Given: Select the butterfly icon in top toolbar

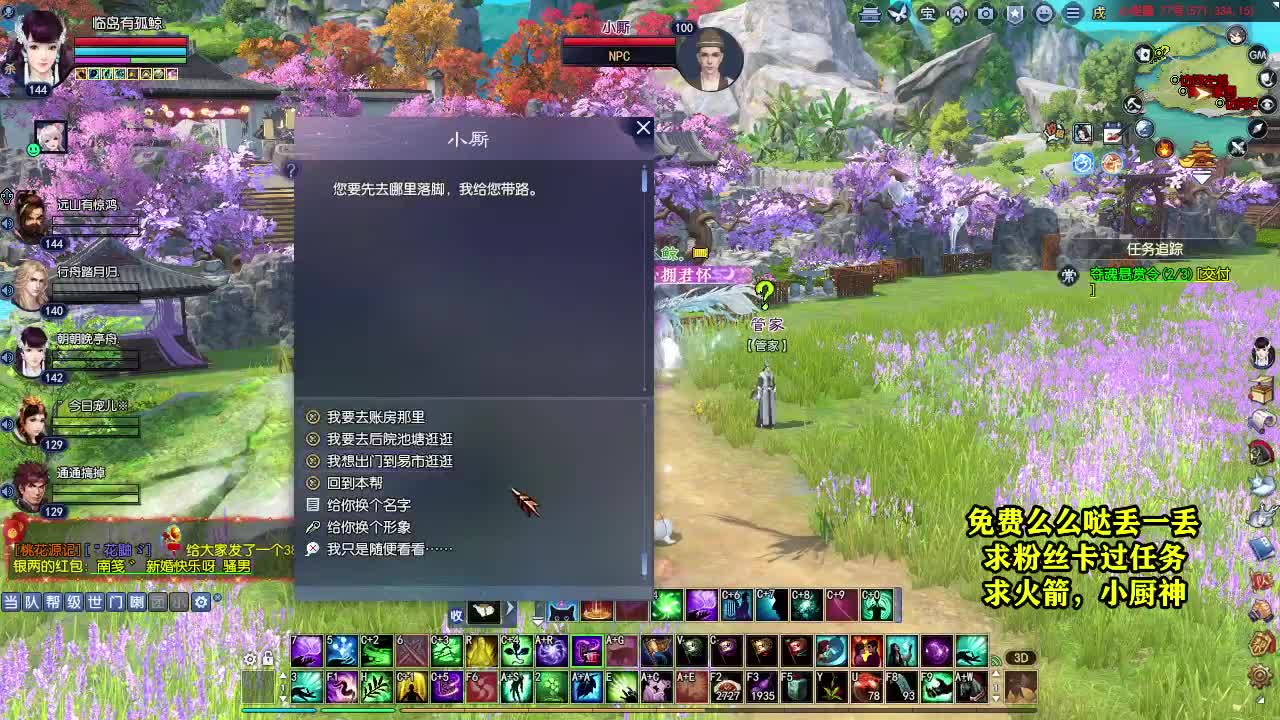Looking at the screenshot, I should pyautogui.click(x=898, y=12).
